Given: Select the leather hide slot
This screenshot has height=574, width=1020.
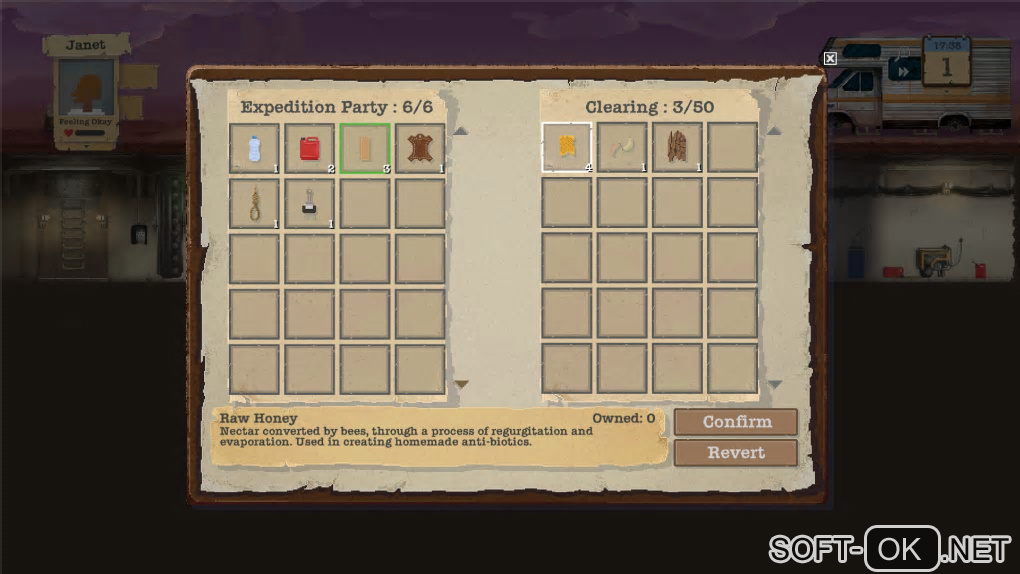Looking at the screenshot, I should tap(420, 148).
